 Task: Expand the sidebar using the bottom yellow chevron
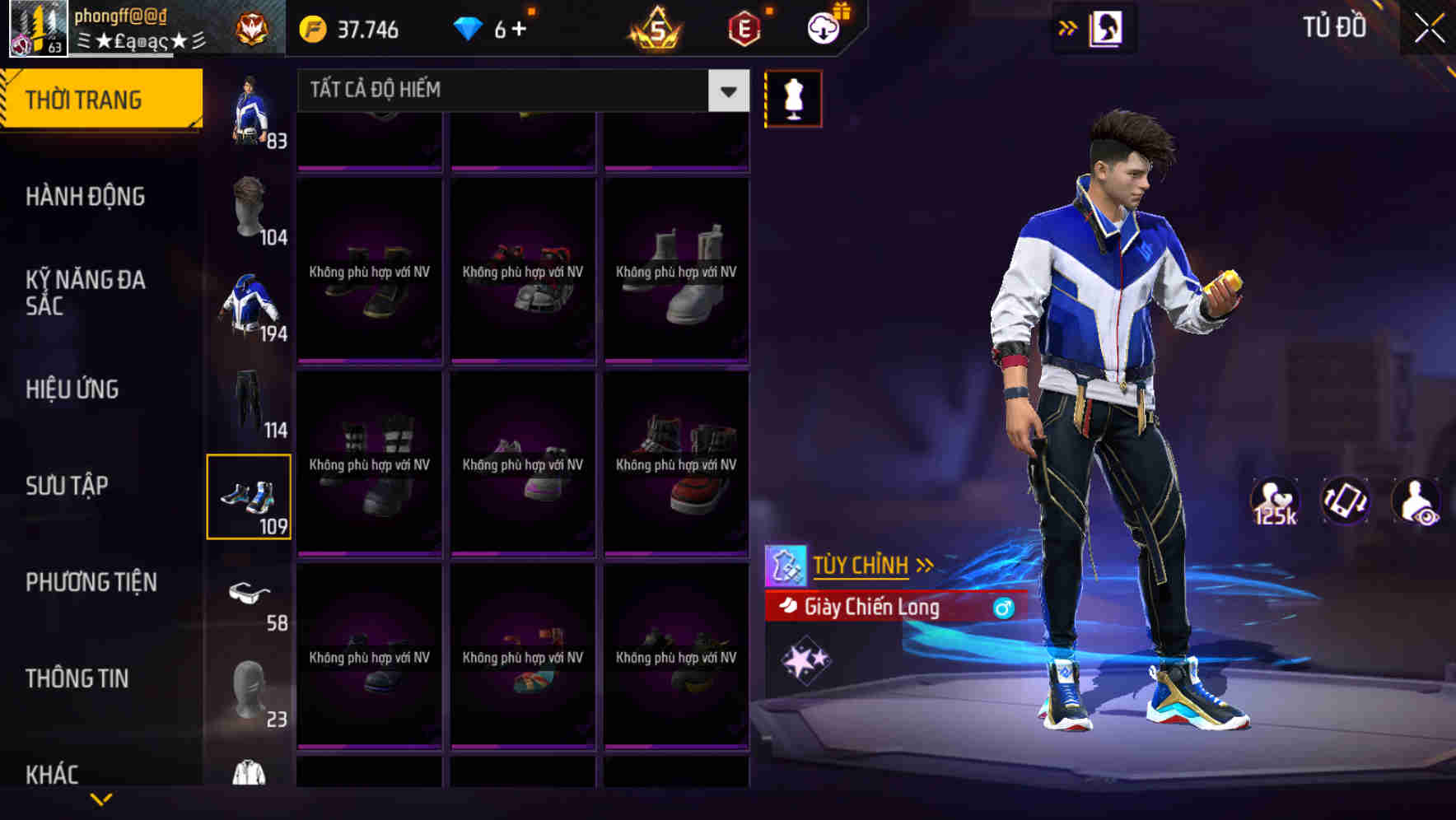point(101,799)
